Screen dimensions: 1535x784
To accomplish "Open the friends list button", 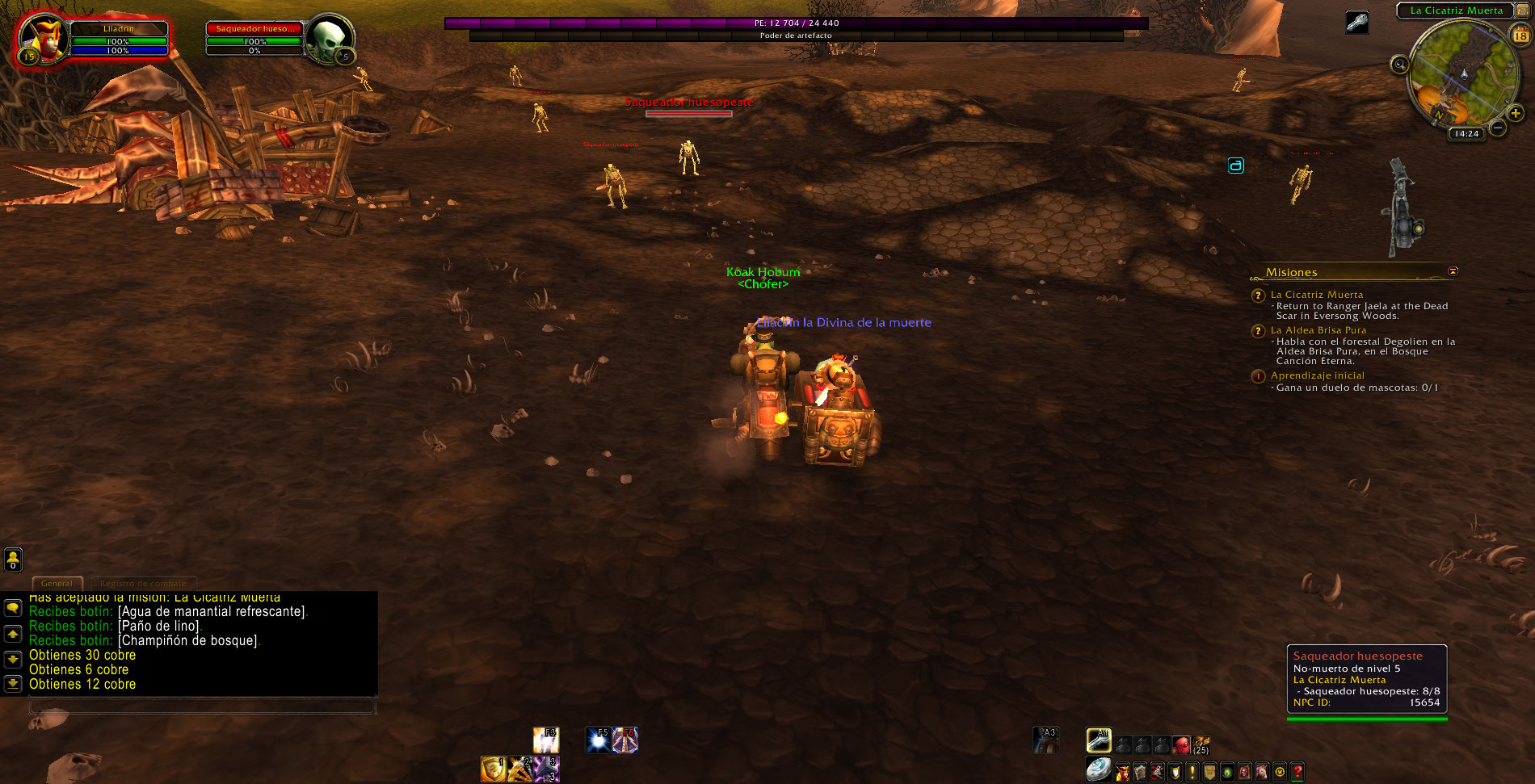I will click(x=13, y=559).
